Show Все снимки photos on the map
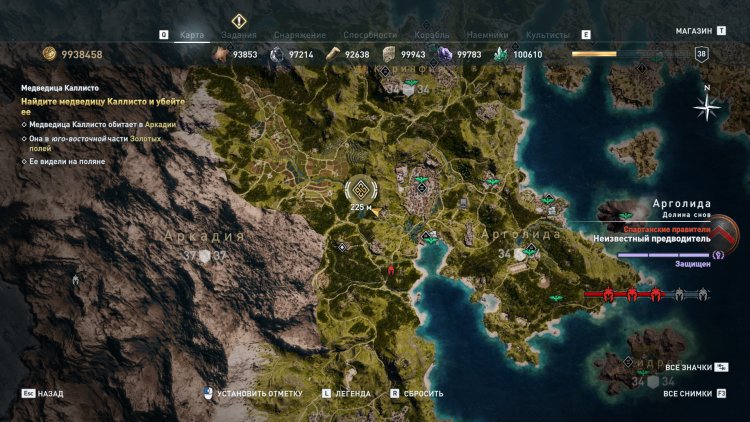 pos(688,394)
